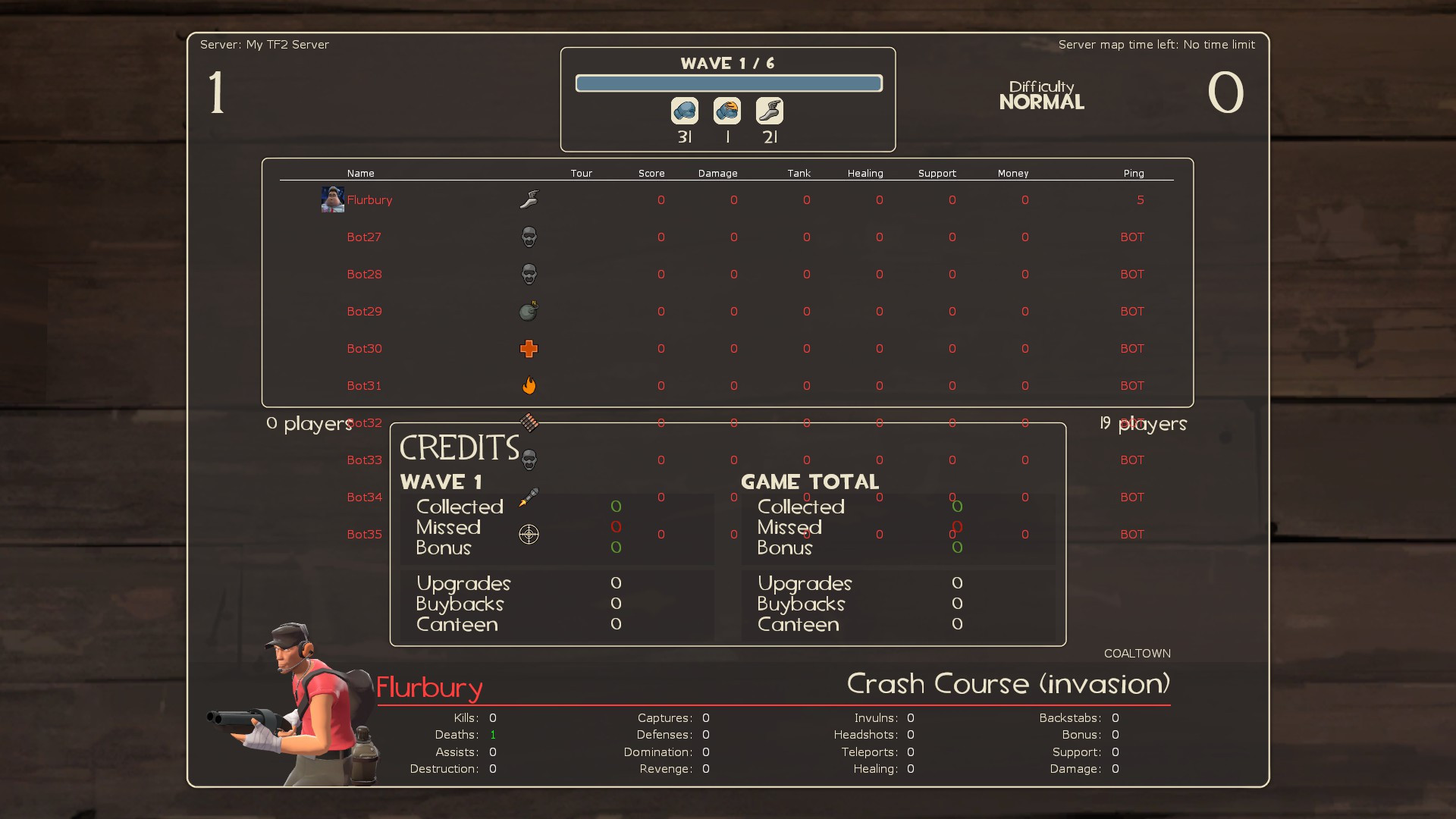Viewport: 1456px width, 819px height.
Task: Click the GAME TOTAL section header
Action: click(x=809, y=482)
